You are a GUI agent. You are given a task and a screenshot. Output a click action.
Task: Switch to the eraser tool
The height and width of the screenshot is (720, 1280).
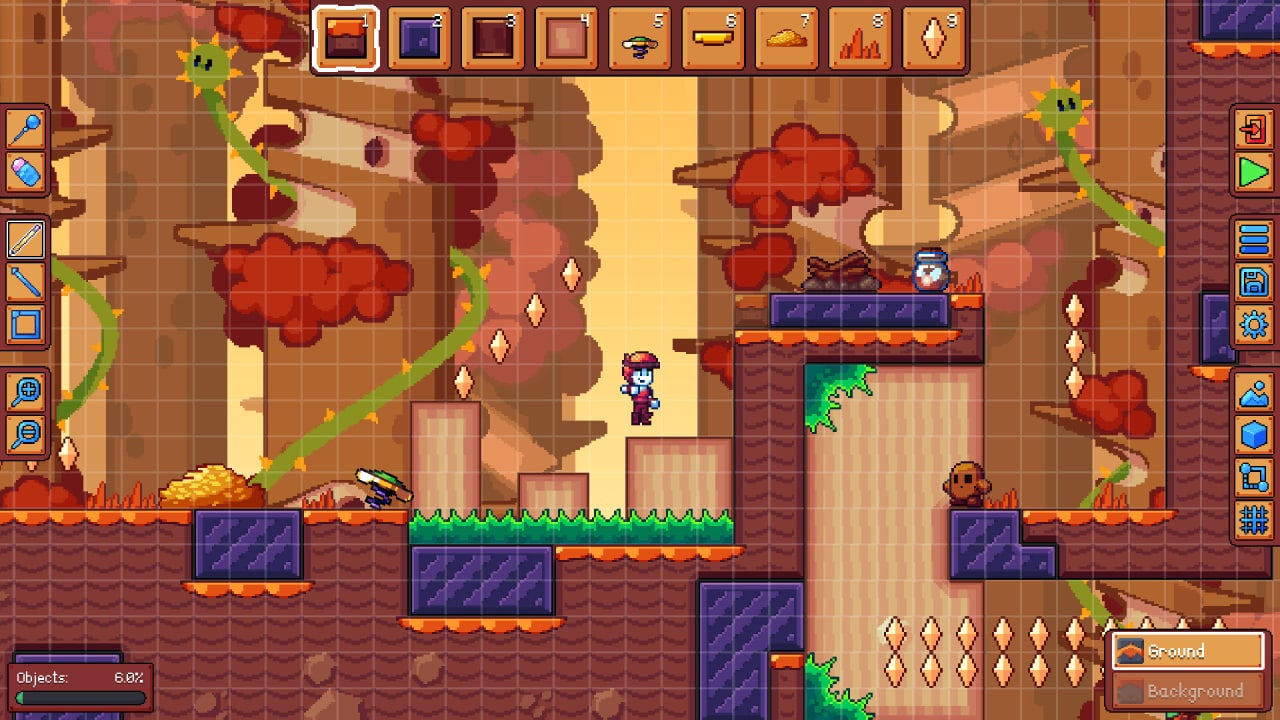pyautogui.click(x=25, y=173)
